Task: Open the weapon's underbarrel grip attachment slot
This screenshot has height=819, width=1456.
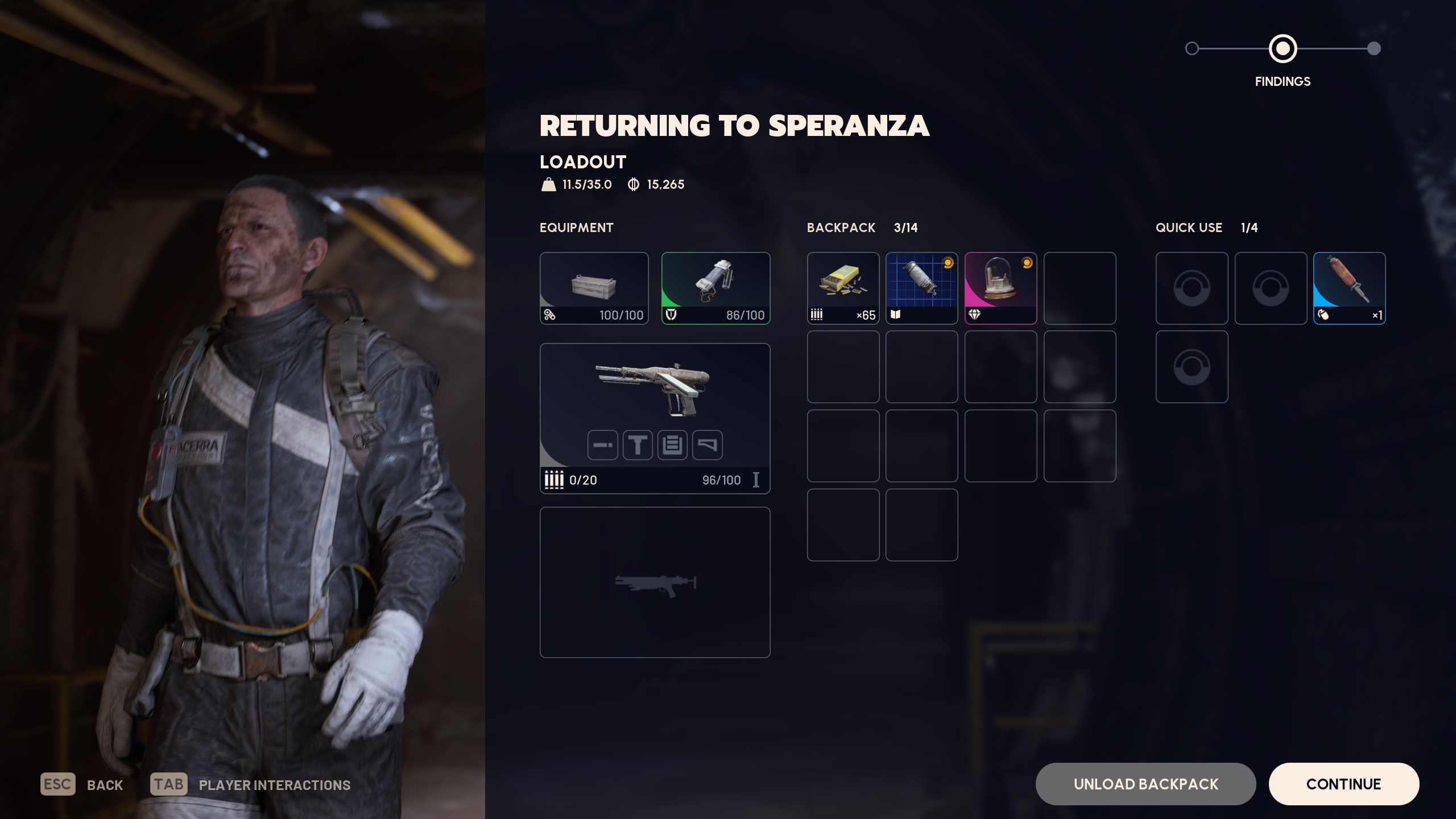Action: tap(638, 445)
